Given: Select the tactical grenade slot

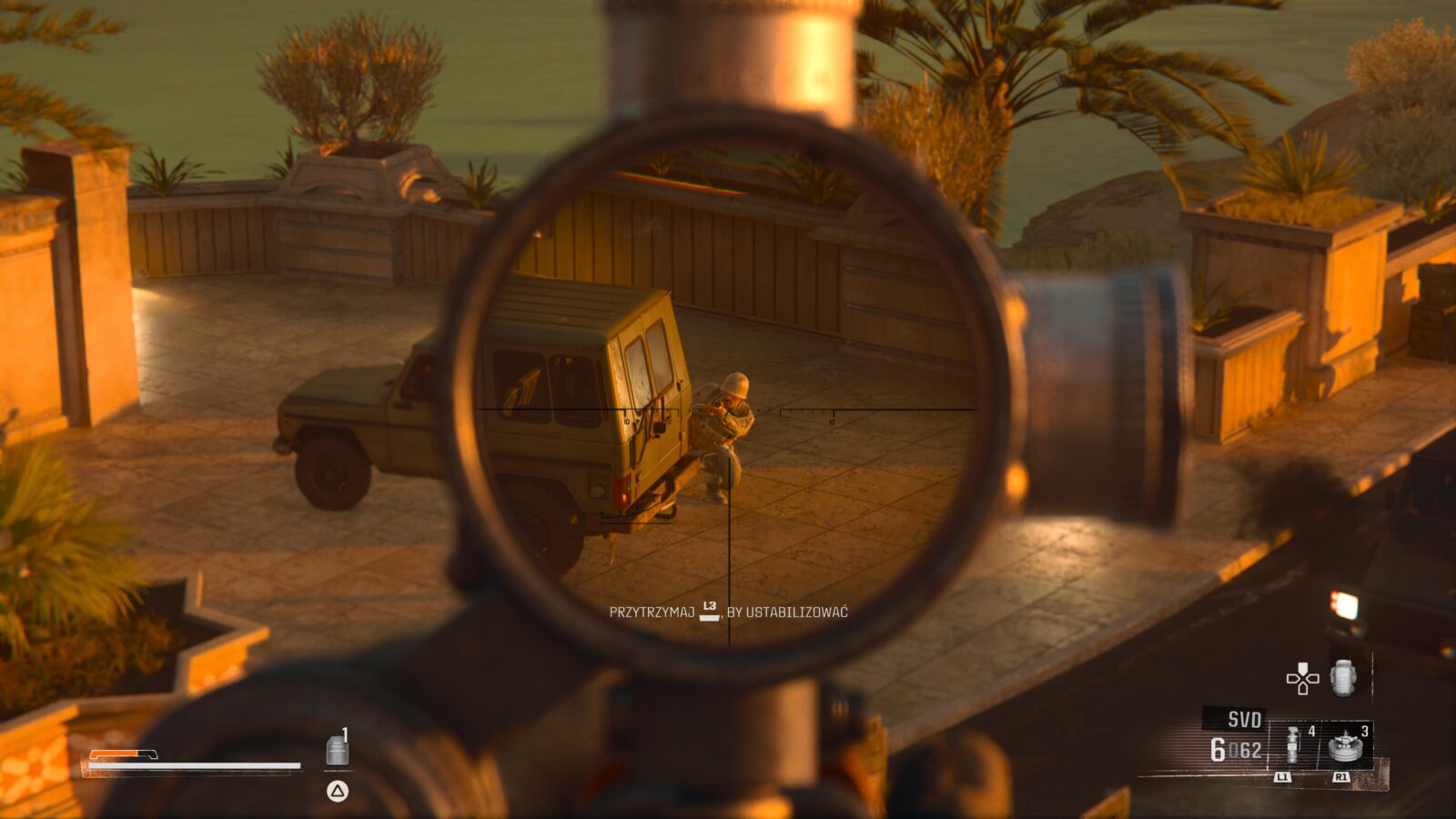Looking at the screenshot, I should pyautogui.click(x=1293, y=746).
